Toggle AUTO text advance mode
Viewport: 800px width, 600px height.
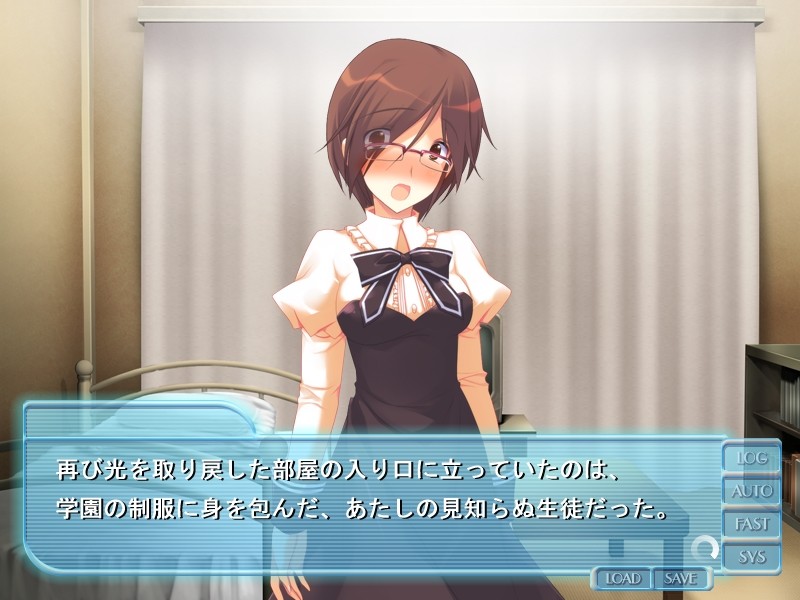coord(751,491)
